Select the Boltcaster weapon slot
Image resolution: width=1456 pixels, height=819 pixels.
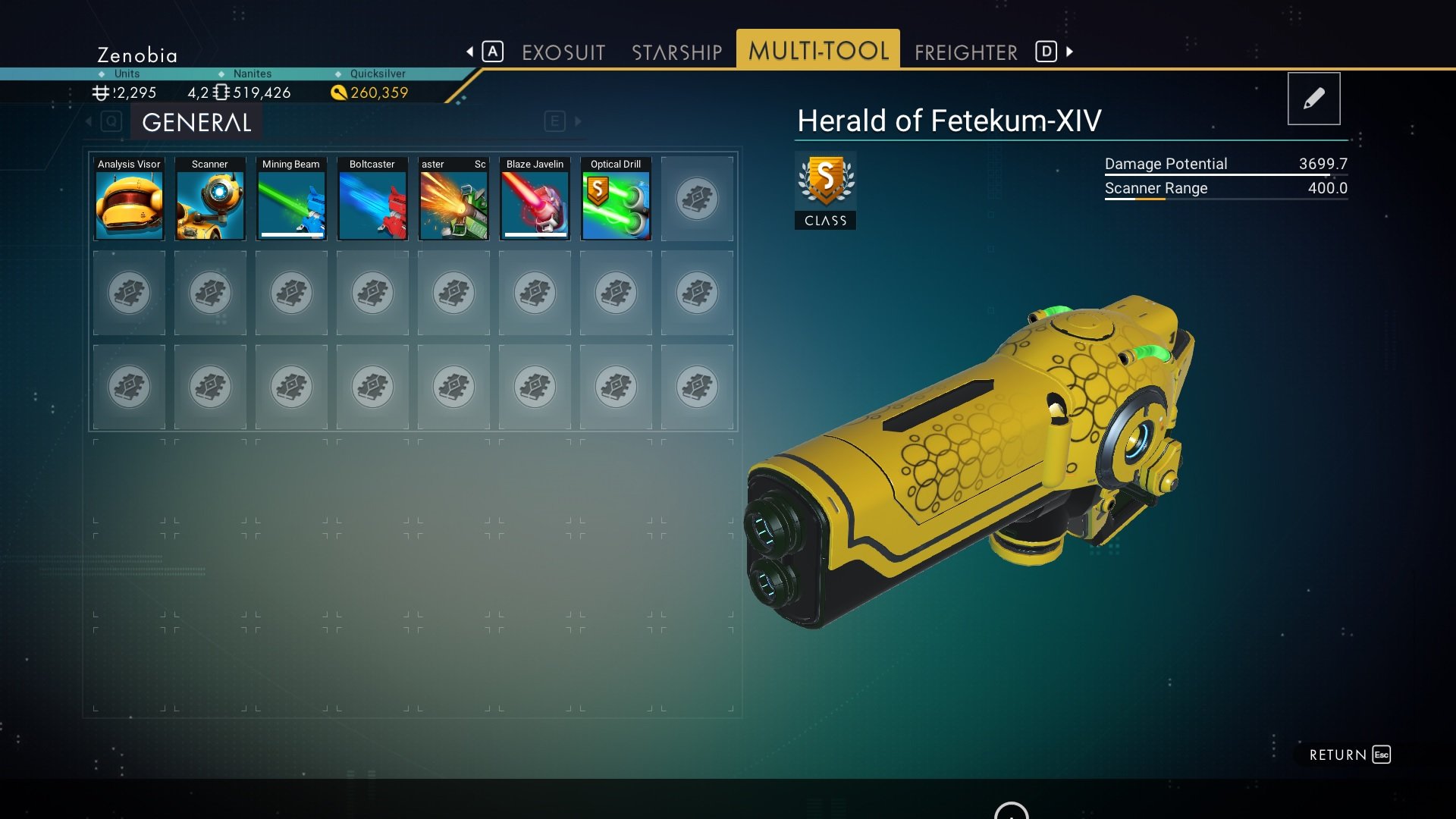click(x=372, y=199)
